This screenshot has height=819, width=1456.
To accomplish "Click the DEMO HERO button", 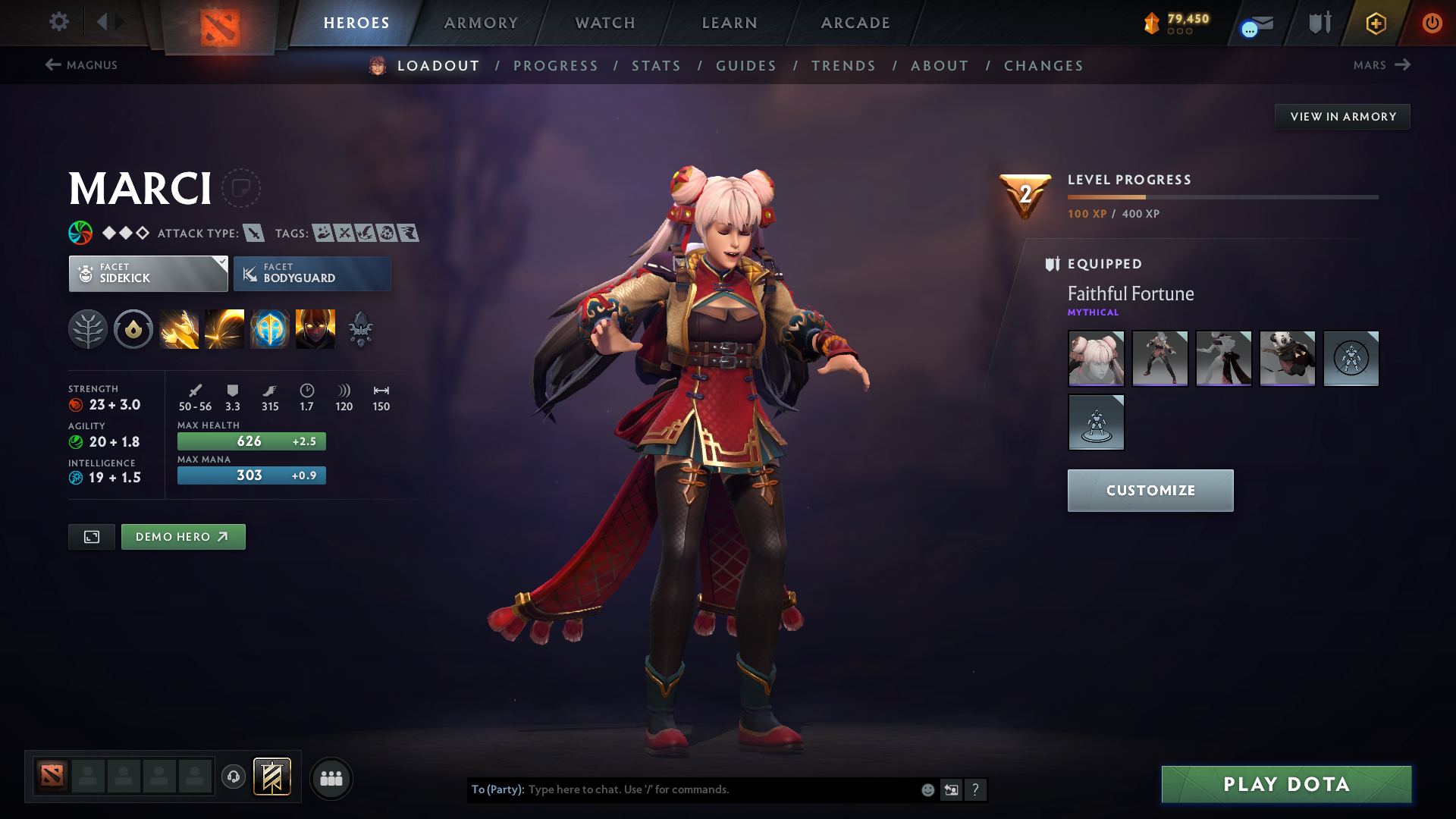I will pos(183,536).
